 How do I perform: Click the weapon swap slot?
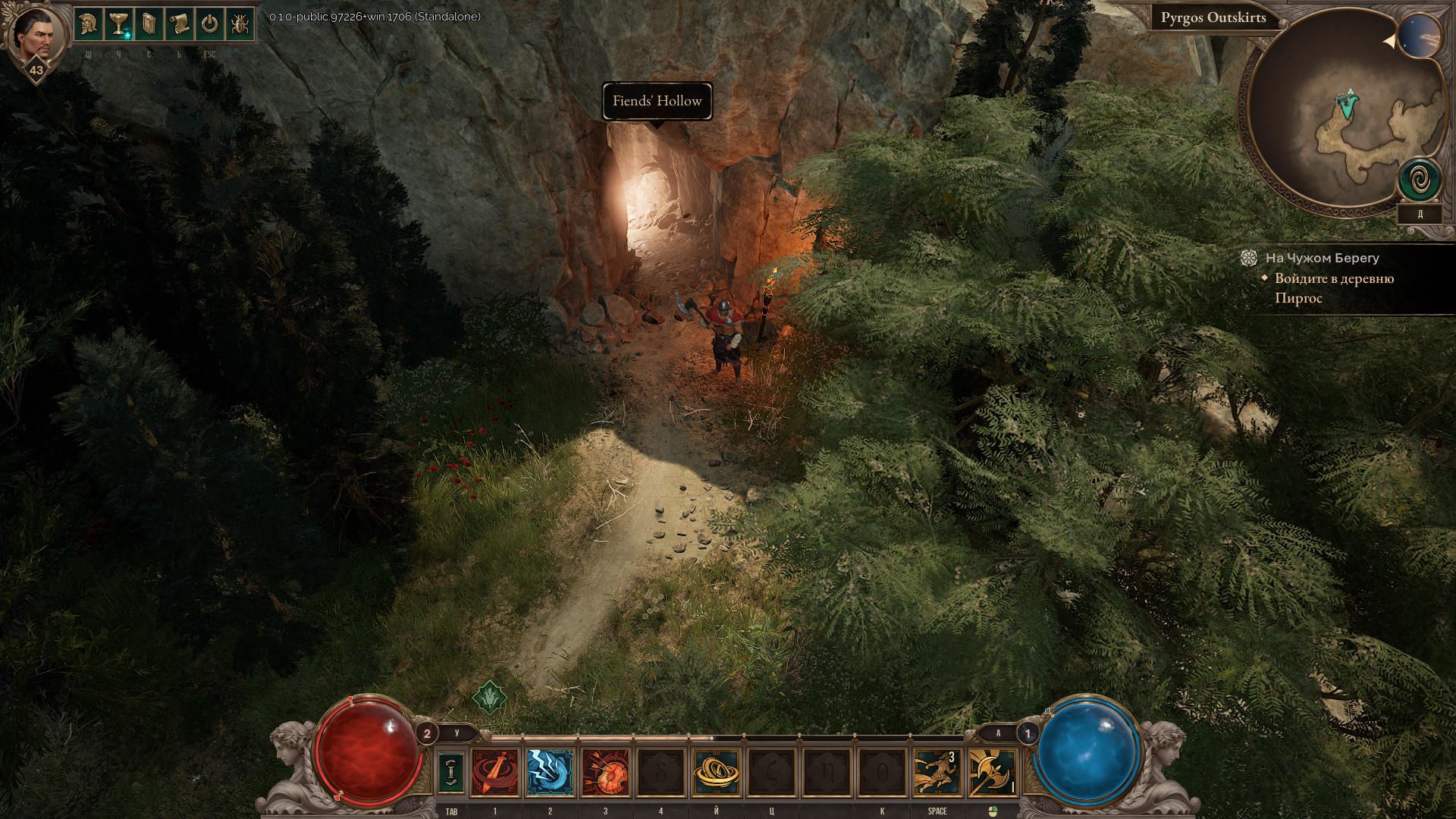pyautogui.click(x=451, y=771)
